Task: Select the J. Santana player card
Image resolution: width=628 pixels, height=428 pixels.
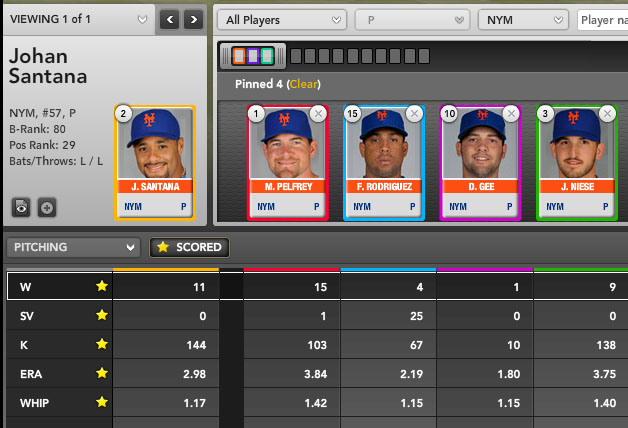Action: click(x=155, y=162)
